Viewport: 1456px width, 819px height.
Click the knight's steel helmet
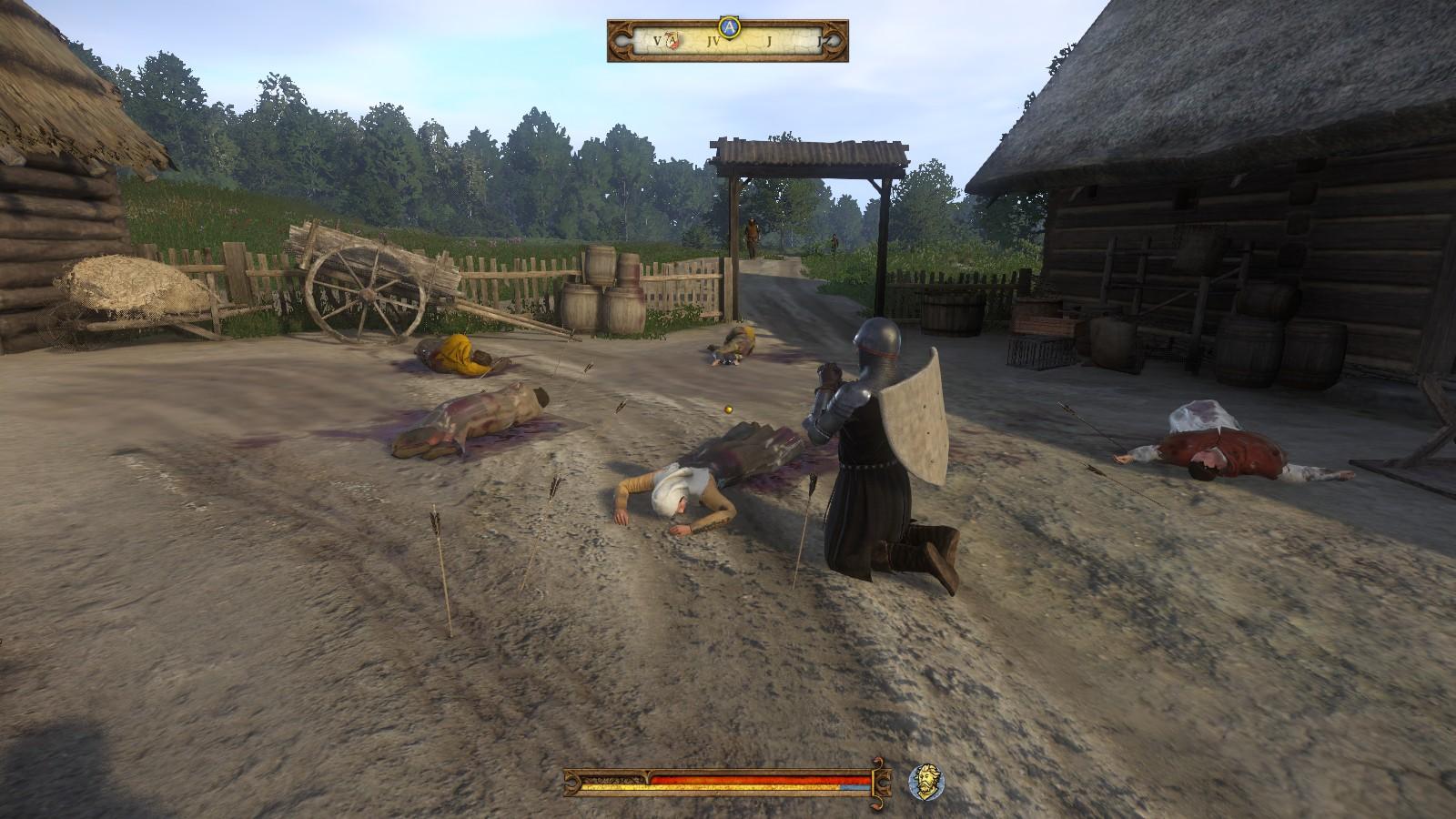pyautogui.click(x=876, y=341)
